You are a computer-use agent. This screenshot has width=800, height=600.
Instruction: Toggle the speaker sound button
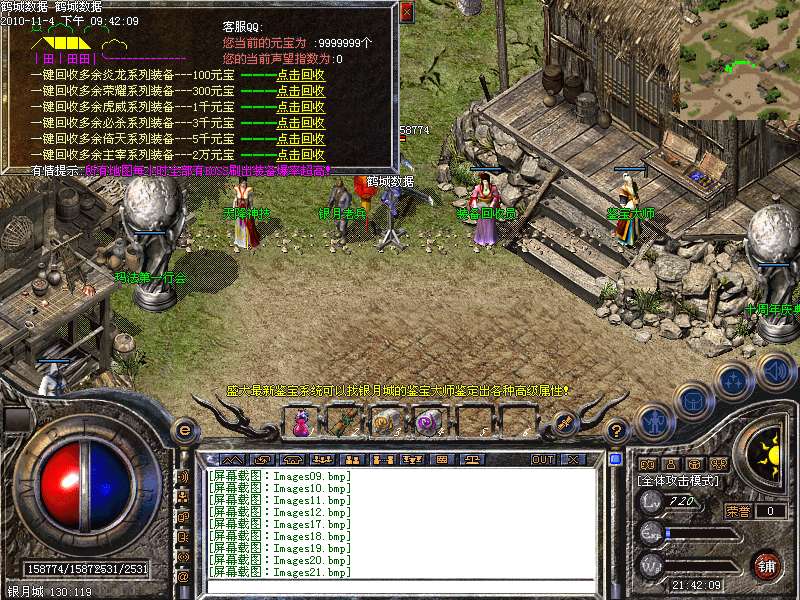(775, 371)
